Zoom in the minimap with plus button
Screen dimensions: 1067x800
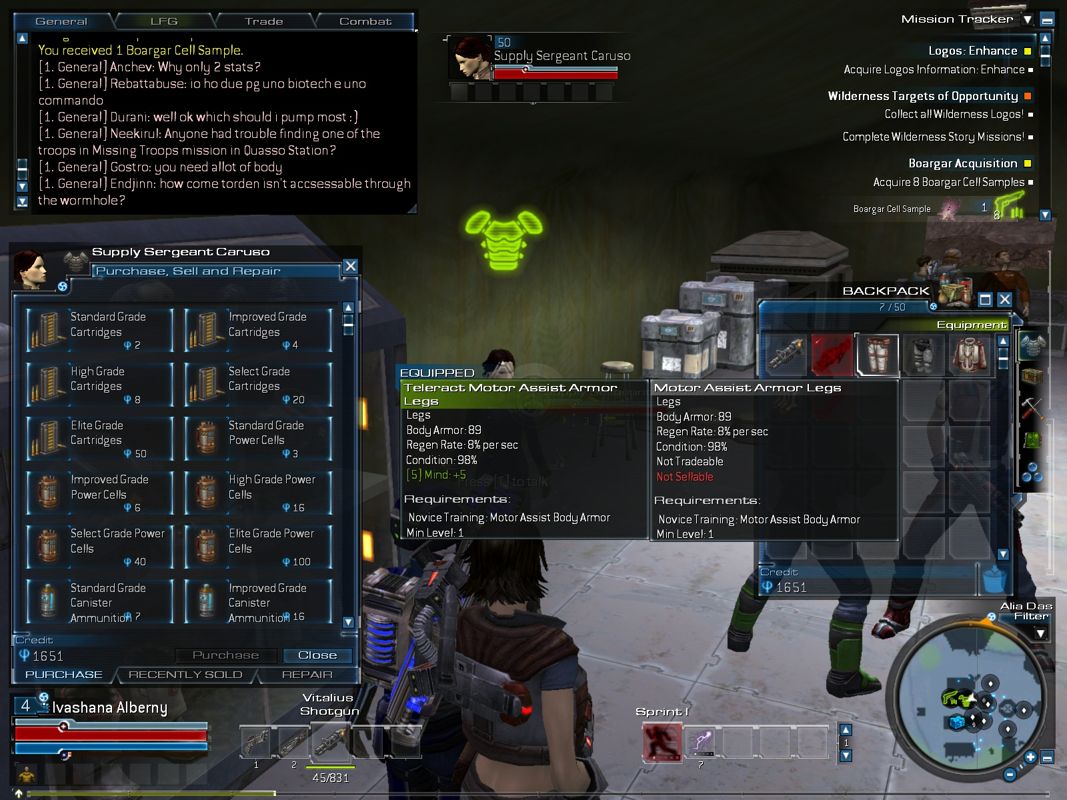click(x=1030, y=757)
